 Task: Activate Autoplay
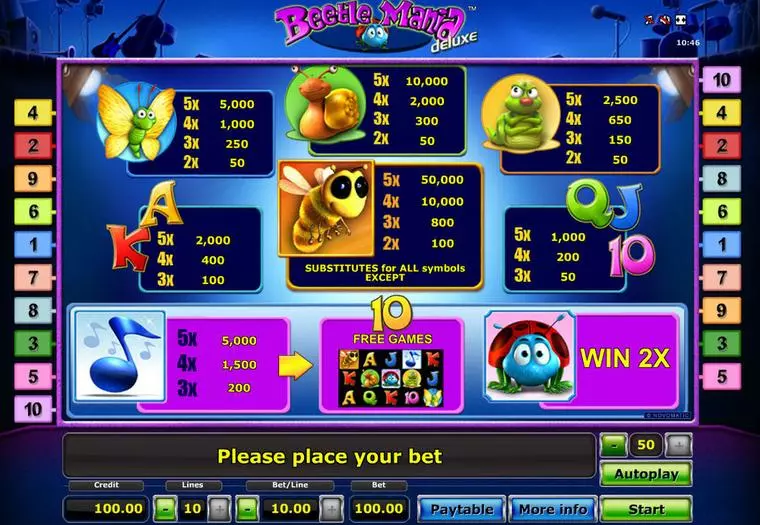click(646, 474)
